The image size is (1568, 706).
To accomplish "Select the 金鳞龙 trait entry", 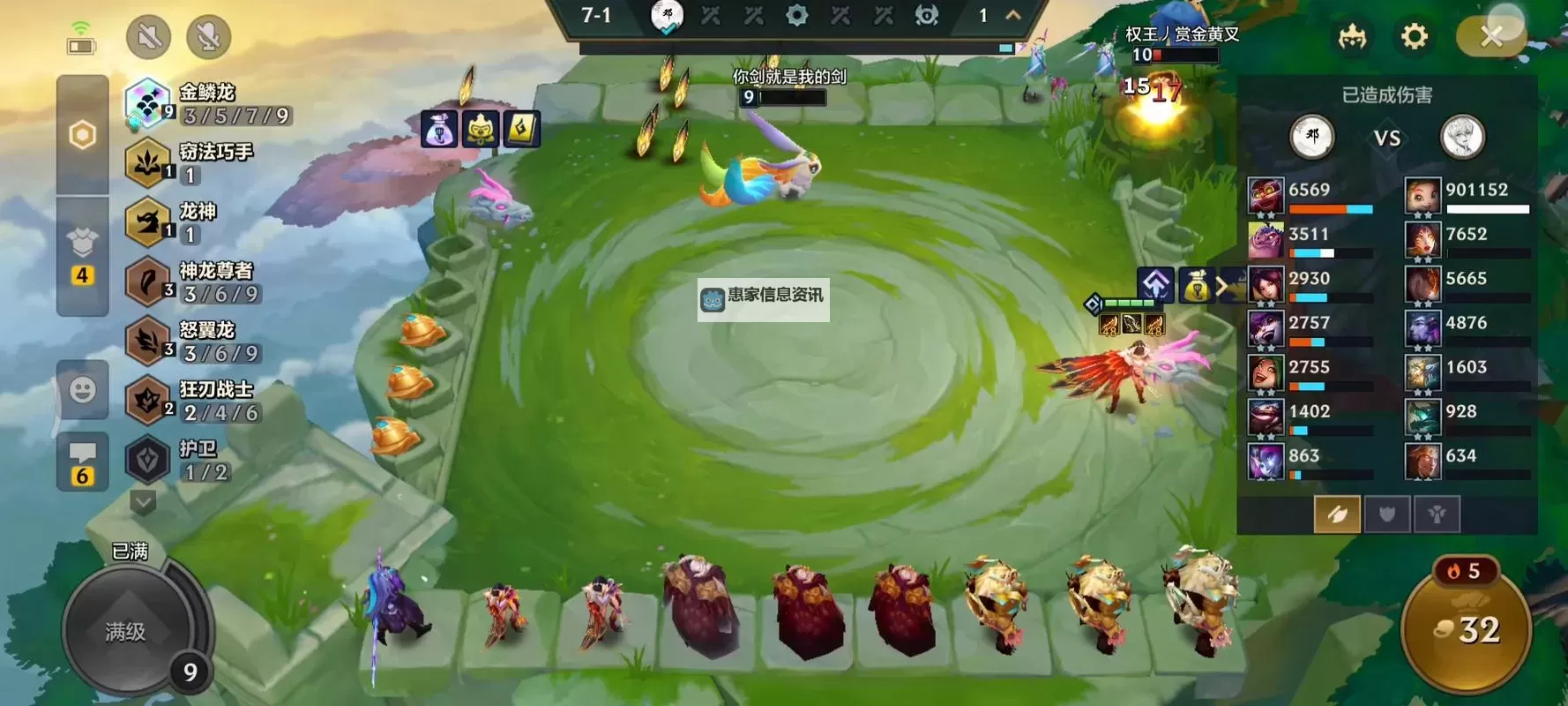I will click(207, 103).
